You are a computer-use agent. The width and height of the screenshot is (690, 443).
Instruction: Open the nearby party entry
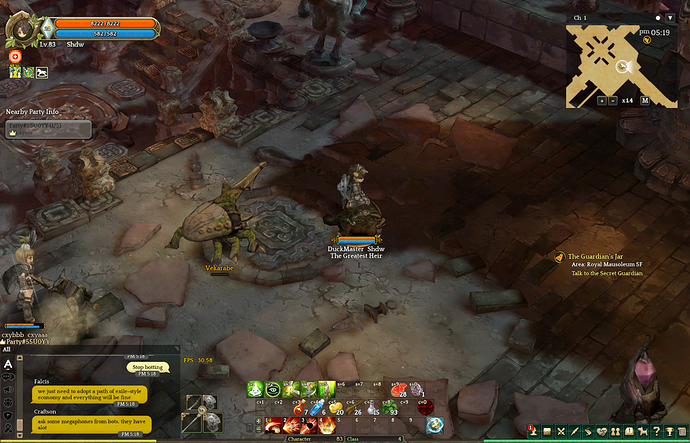(x=49, y=129)
